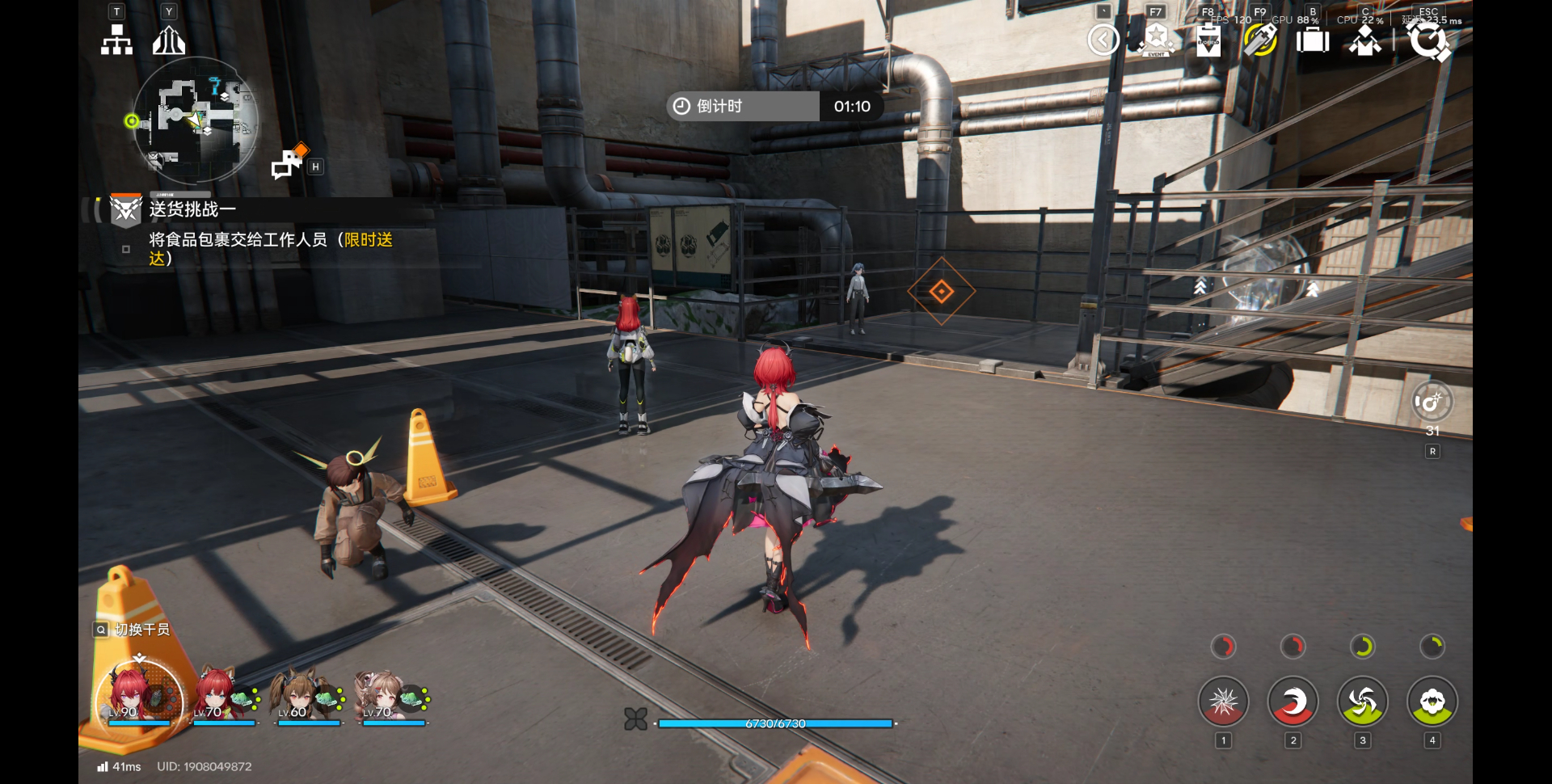Screen dimensions: 1552x784
Task: Open the operator figure icon
Action: (x=1365, y=40)
